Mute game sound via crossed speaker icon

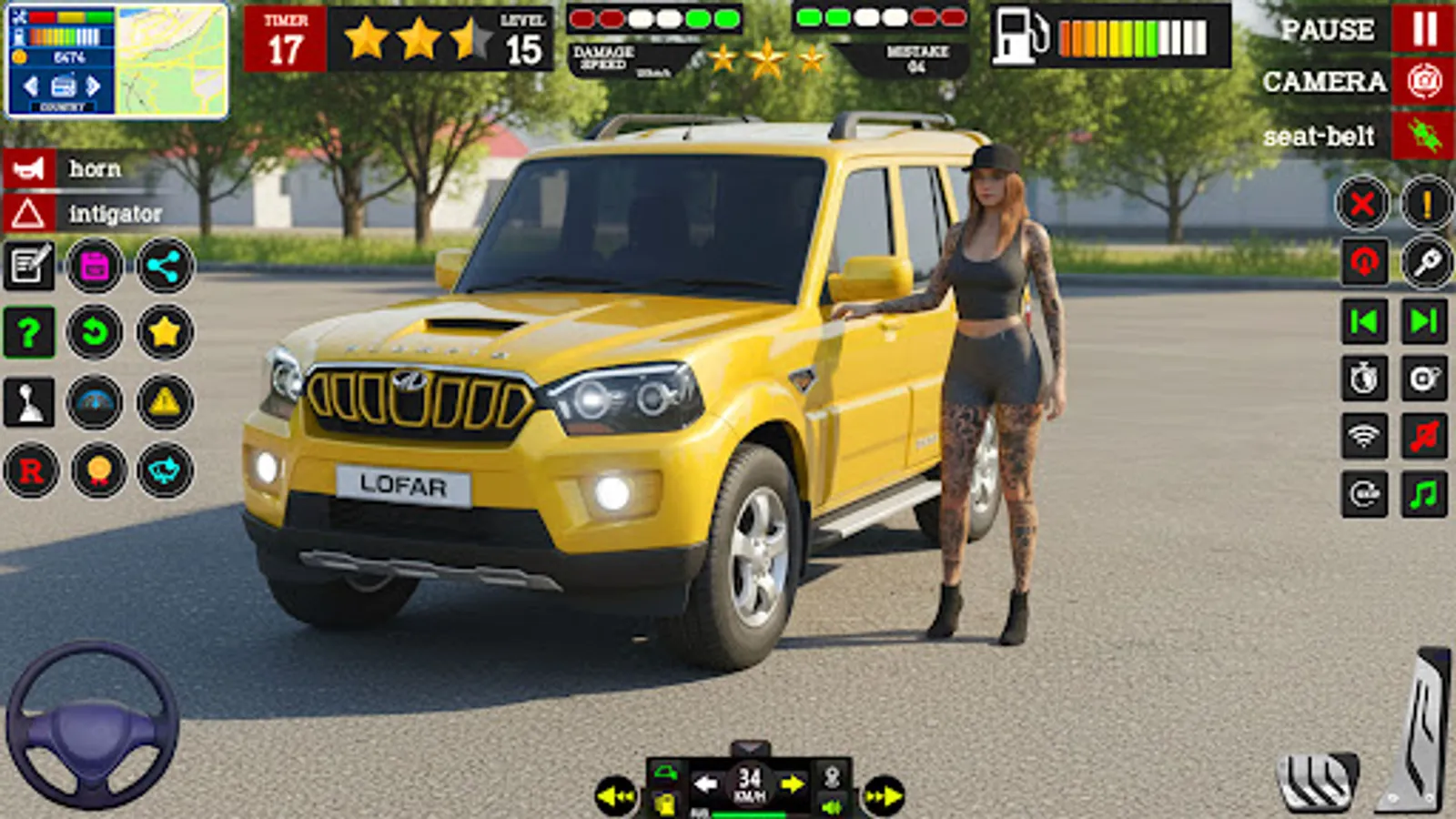tap(1424, 436)
